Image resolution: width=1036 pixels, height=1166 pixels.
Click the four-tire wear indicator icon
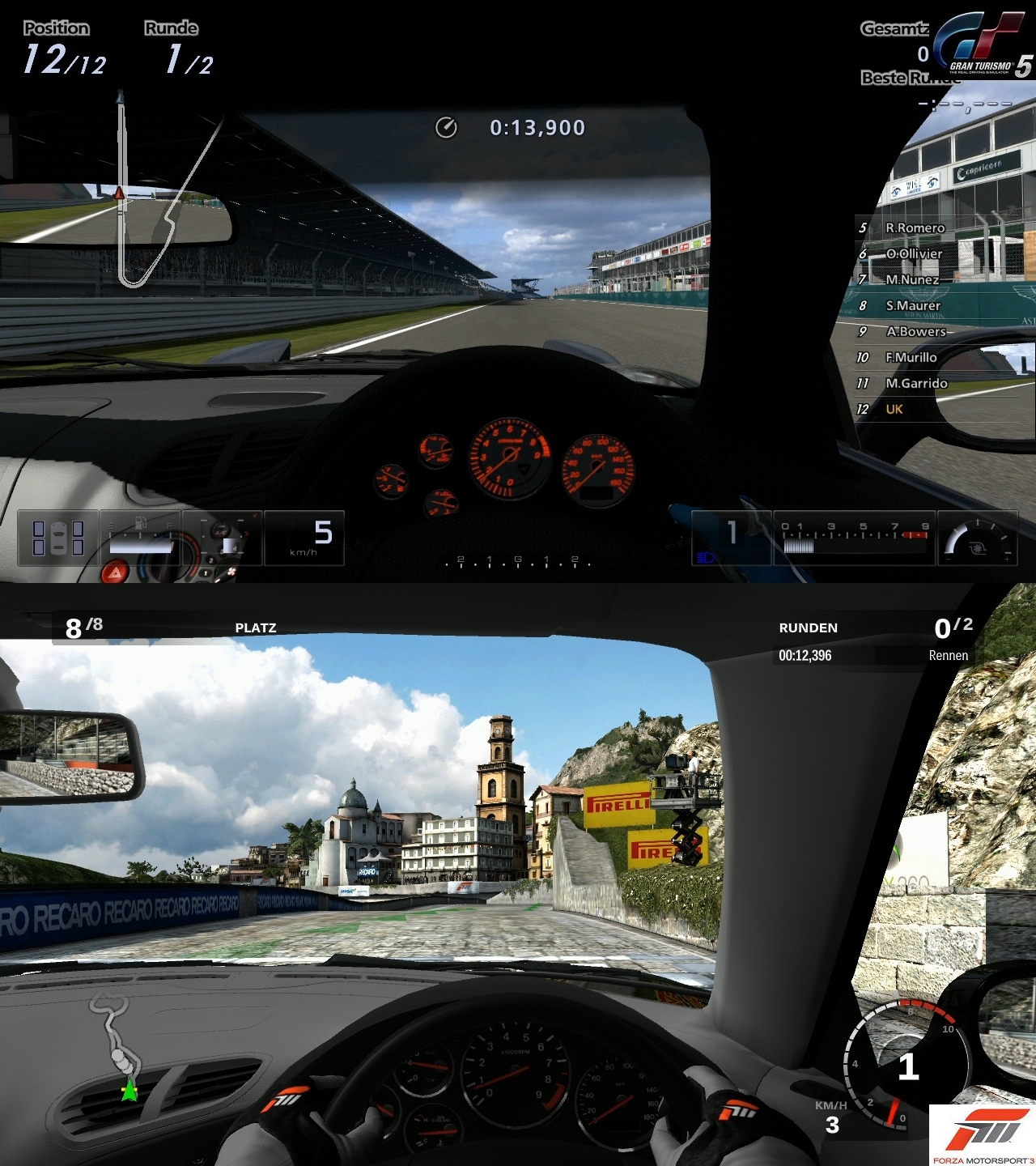(57, 538)
